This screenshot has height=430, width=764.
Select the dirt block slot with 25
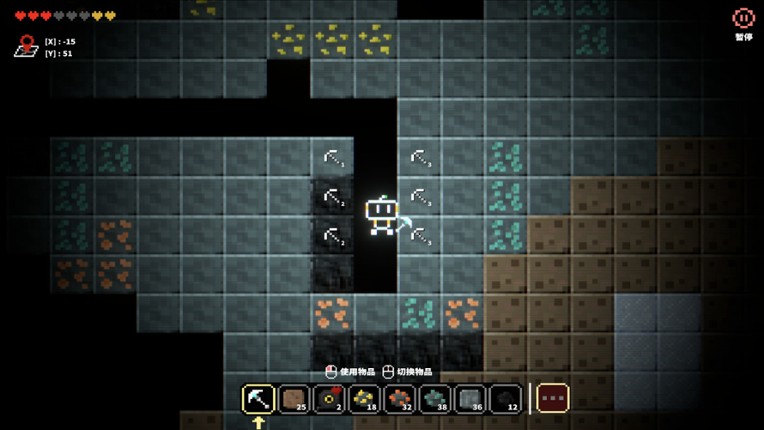[x=295, y=398]
